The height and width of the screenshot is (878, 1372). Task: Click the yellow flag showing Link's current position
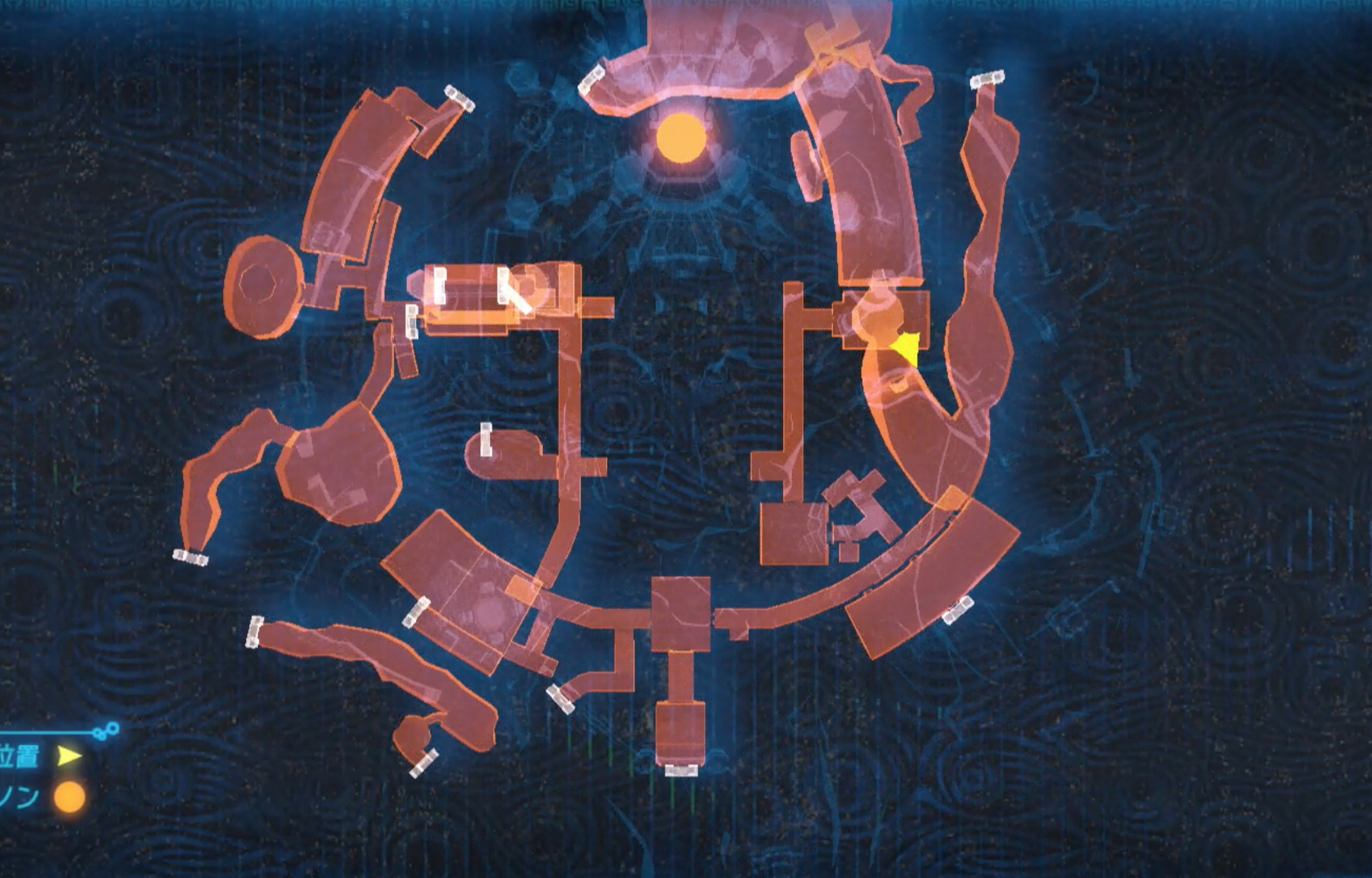click(904, 349)
